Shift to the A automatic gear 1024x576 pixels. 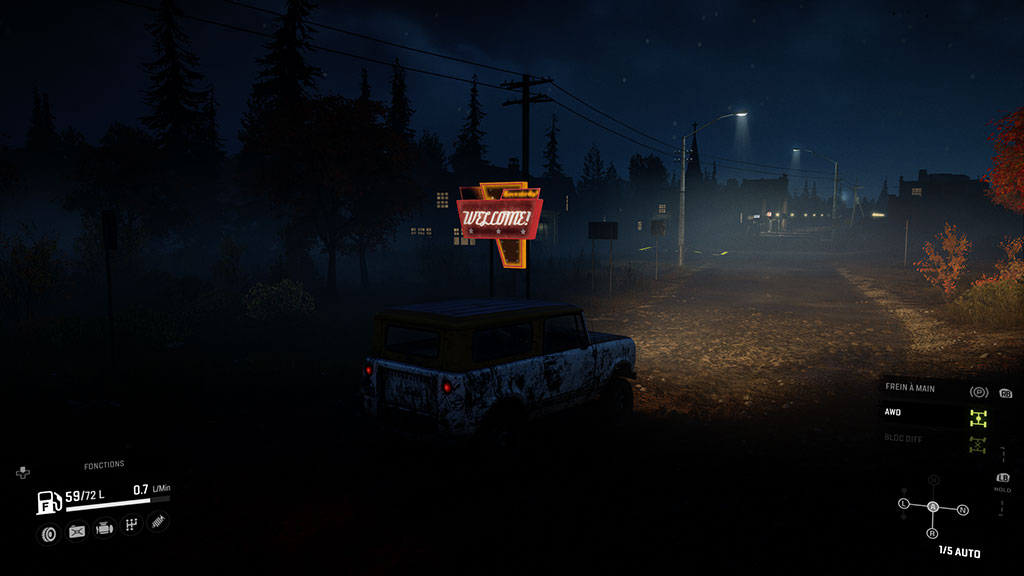933,507
